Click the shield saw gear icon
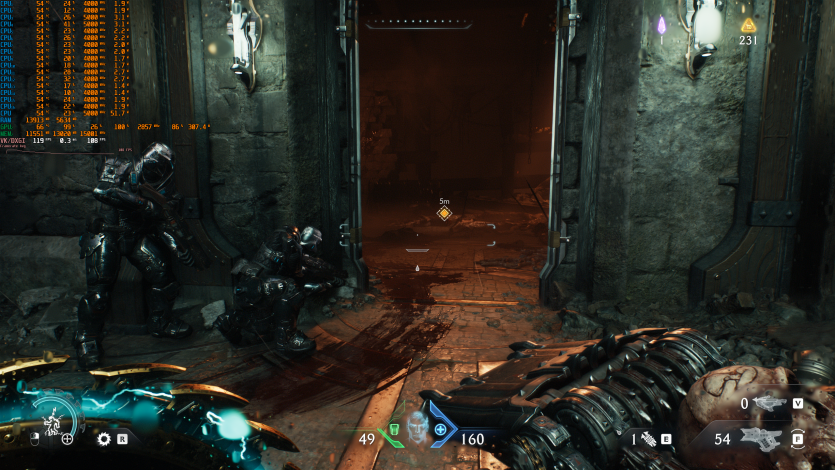The image size is (835, 470). [103, 438]
